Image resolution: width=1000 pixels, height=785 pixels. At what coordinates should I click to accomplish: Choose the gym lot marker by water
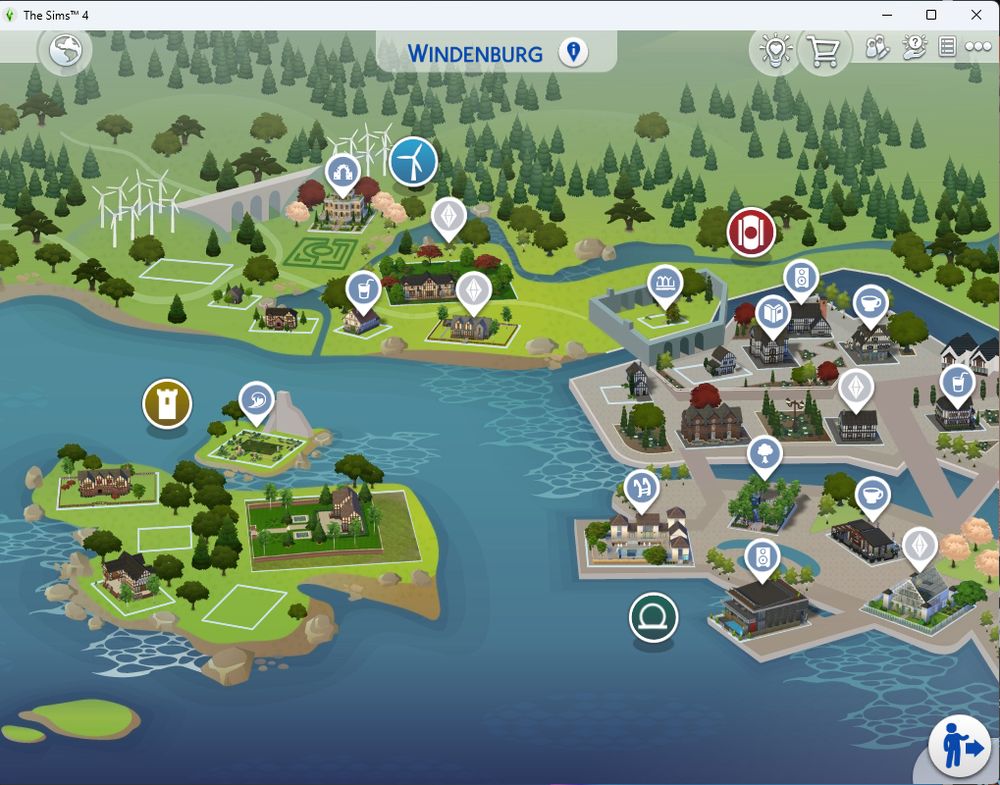639,487
